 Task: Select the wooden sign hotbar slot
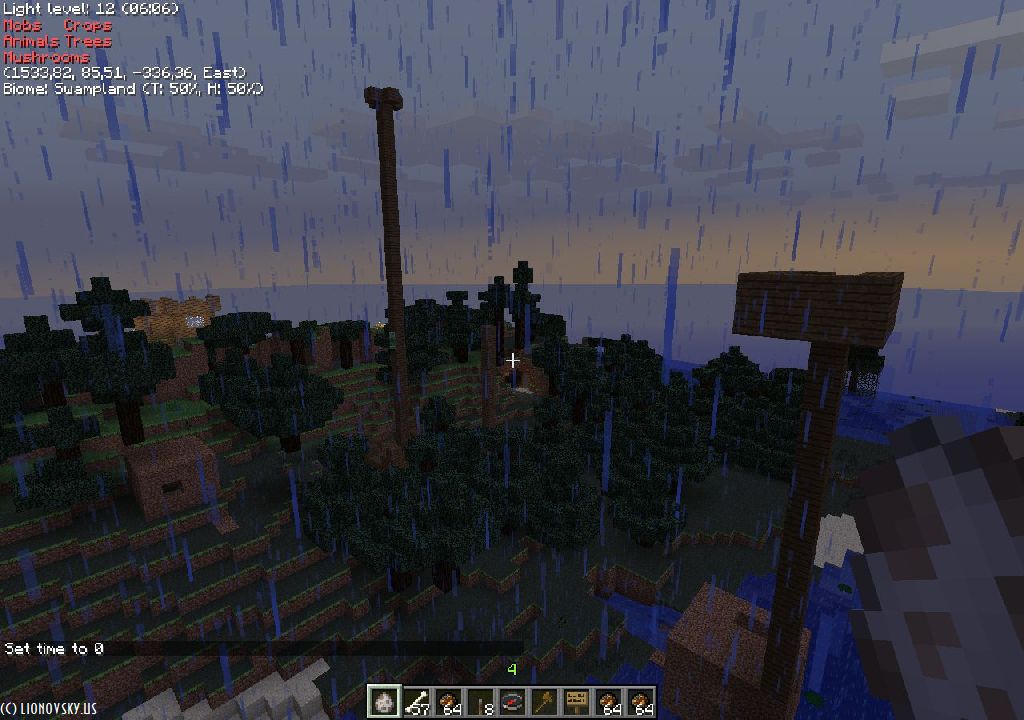tap(577, 702)
